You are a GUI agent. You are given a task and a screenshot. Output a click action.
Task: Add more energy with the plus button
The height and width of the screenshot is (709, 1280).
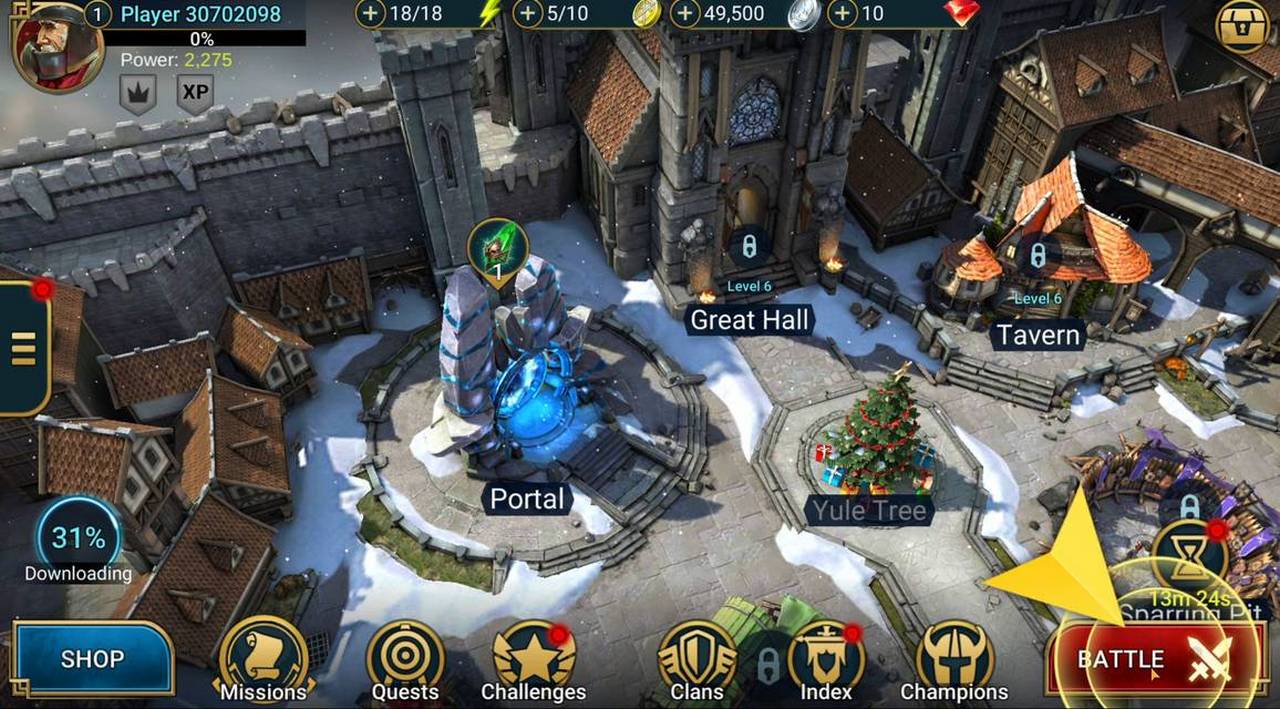(371, 14)
